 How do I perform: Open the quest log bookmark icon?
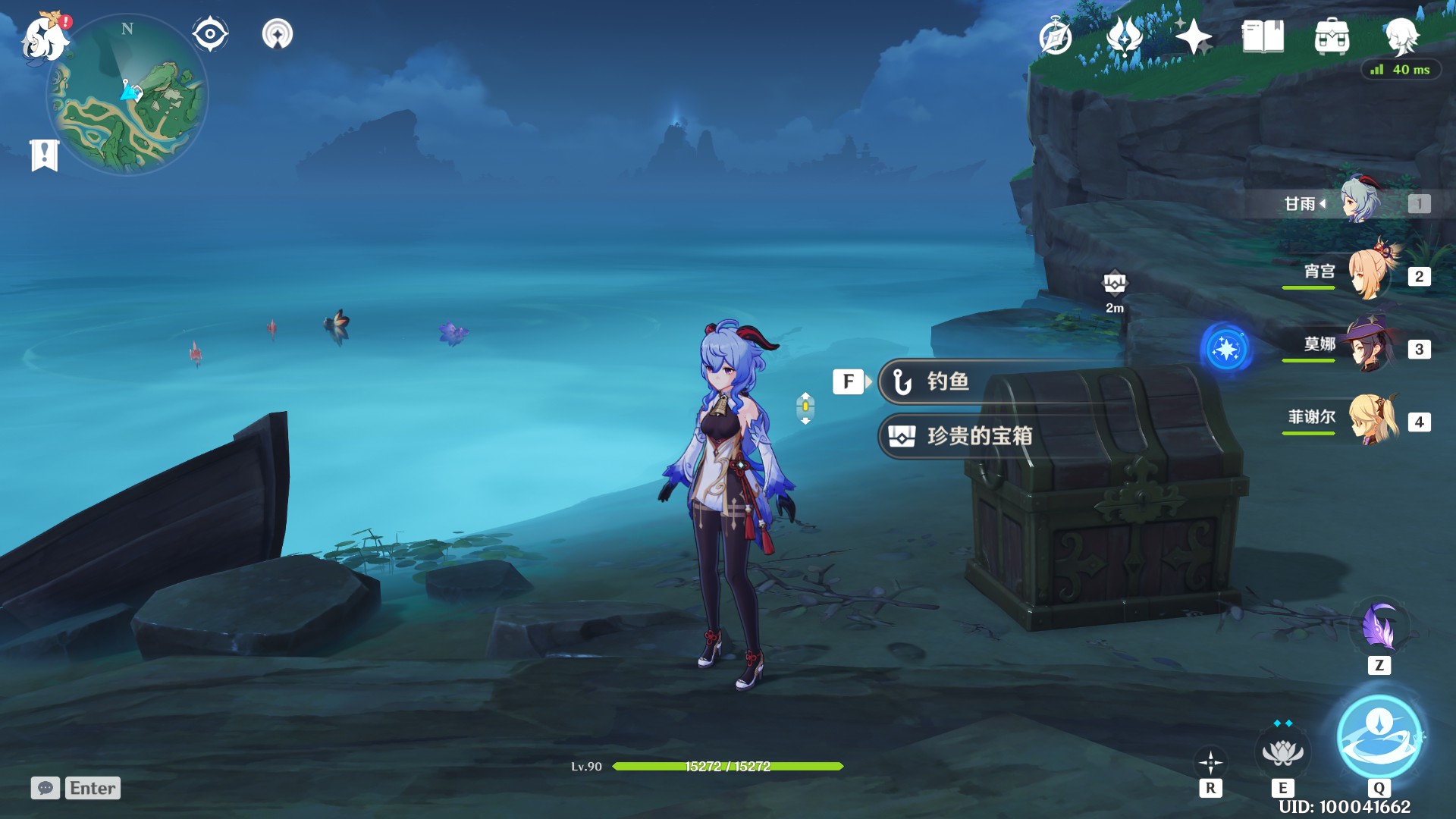coord(45,155)
